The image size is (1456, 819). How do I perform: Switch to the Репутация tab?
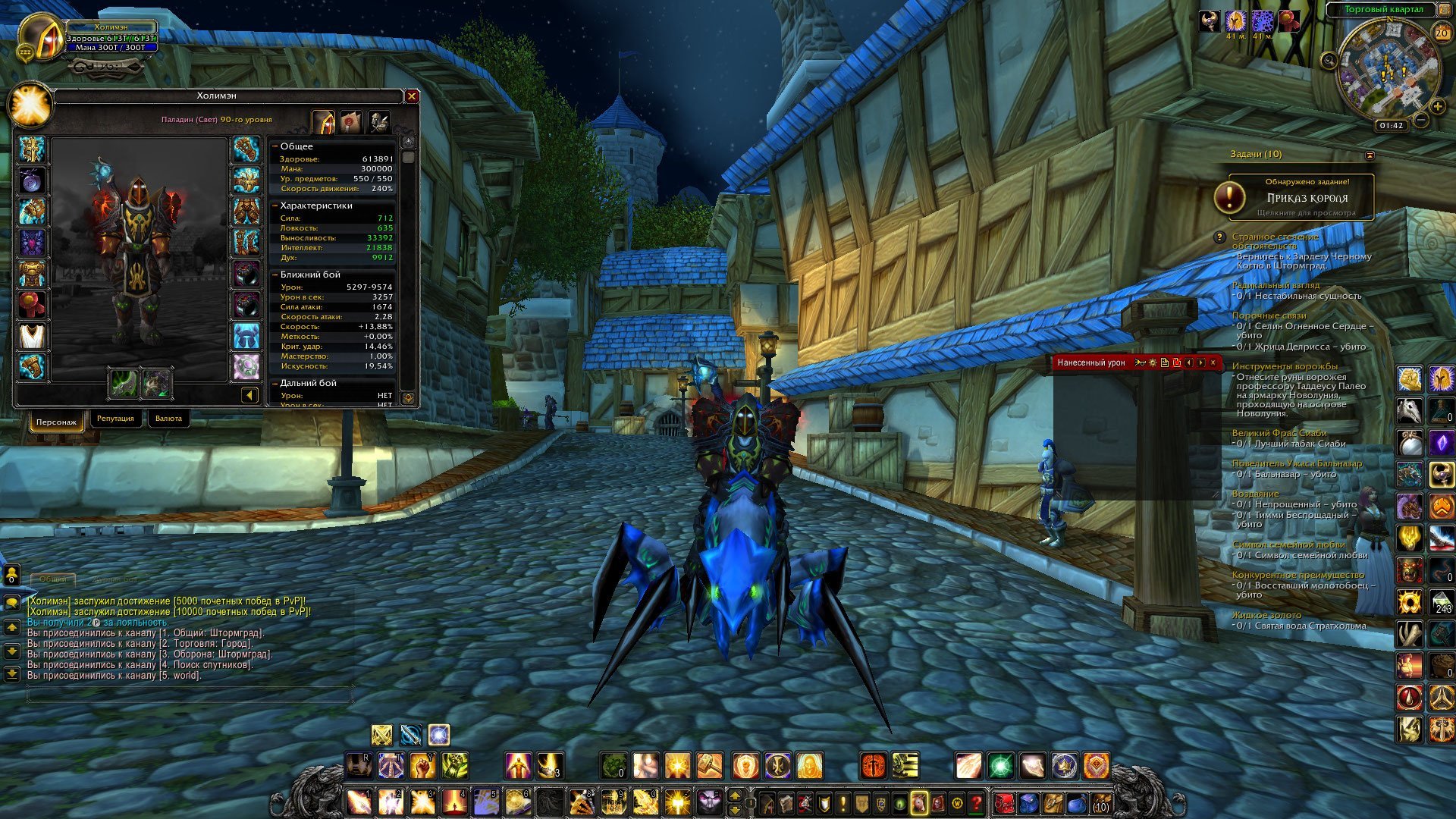115,419
